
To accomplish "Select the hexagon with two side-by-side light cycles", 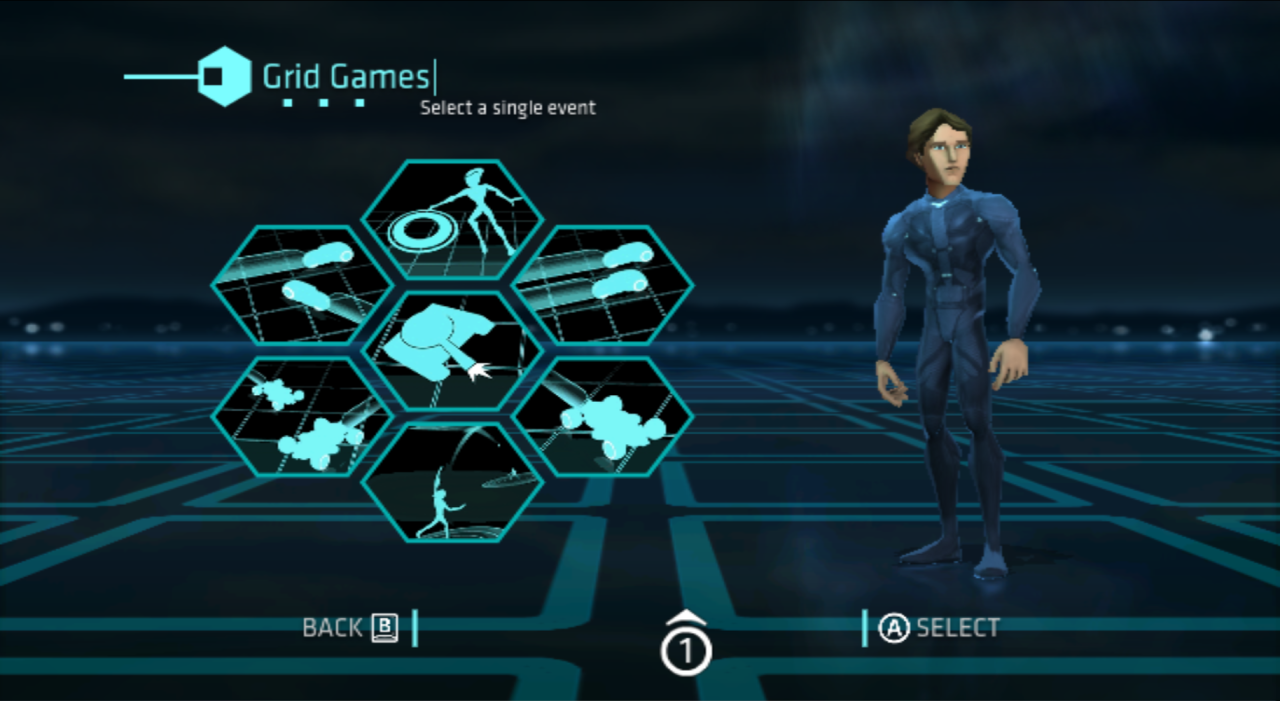I will (x=602, y=285).
